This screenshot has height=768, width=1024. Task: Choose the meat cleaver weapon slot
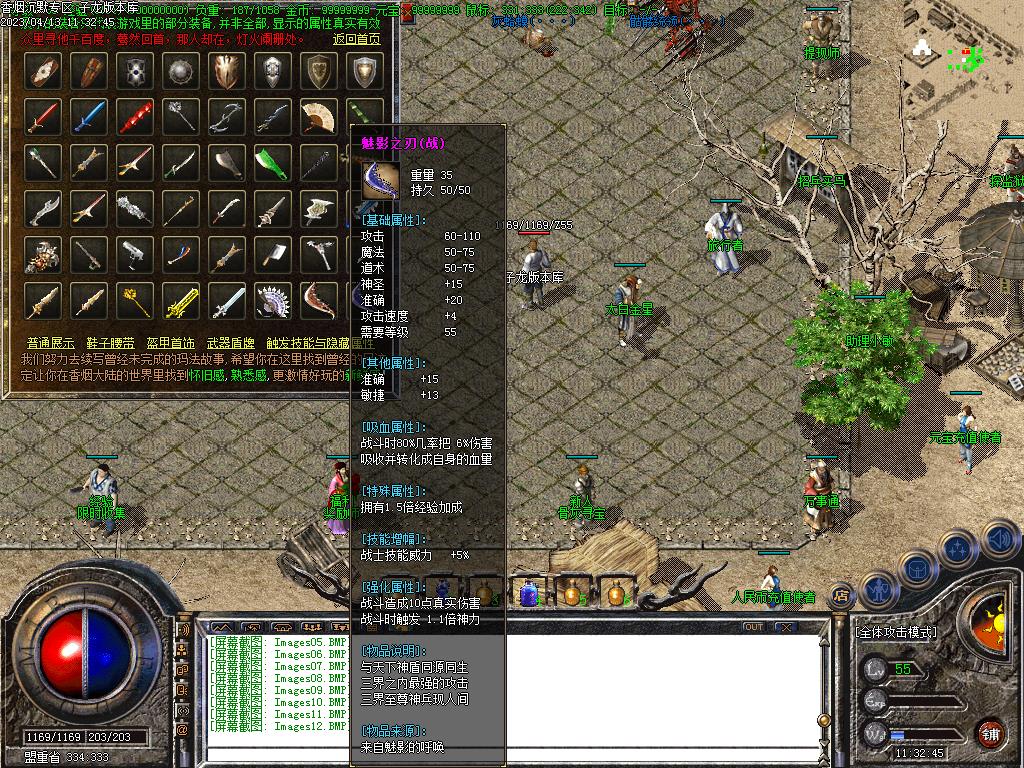click(x=271, y=254)
